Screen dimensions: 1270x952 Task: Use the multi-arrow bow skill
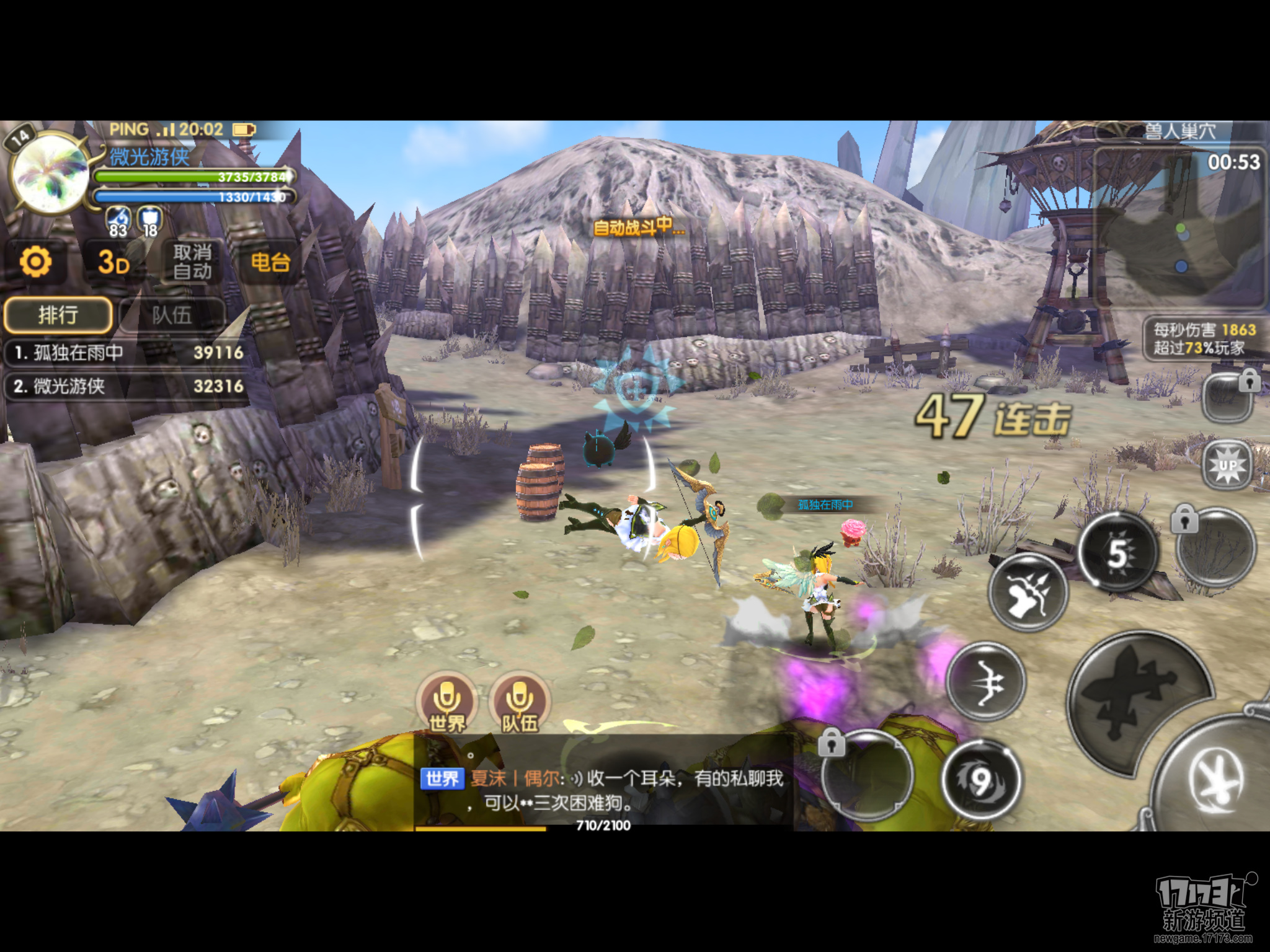coord(1028,592)
